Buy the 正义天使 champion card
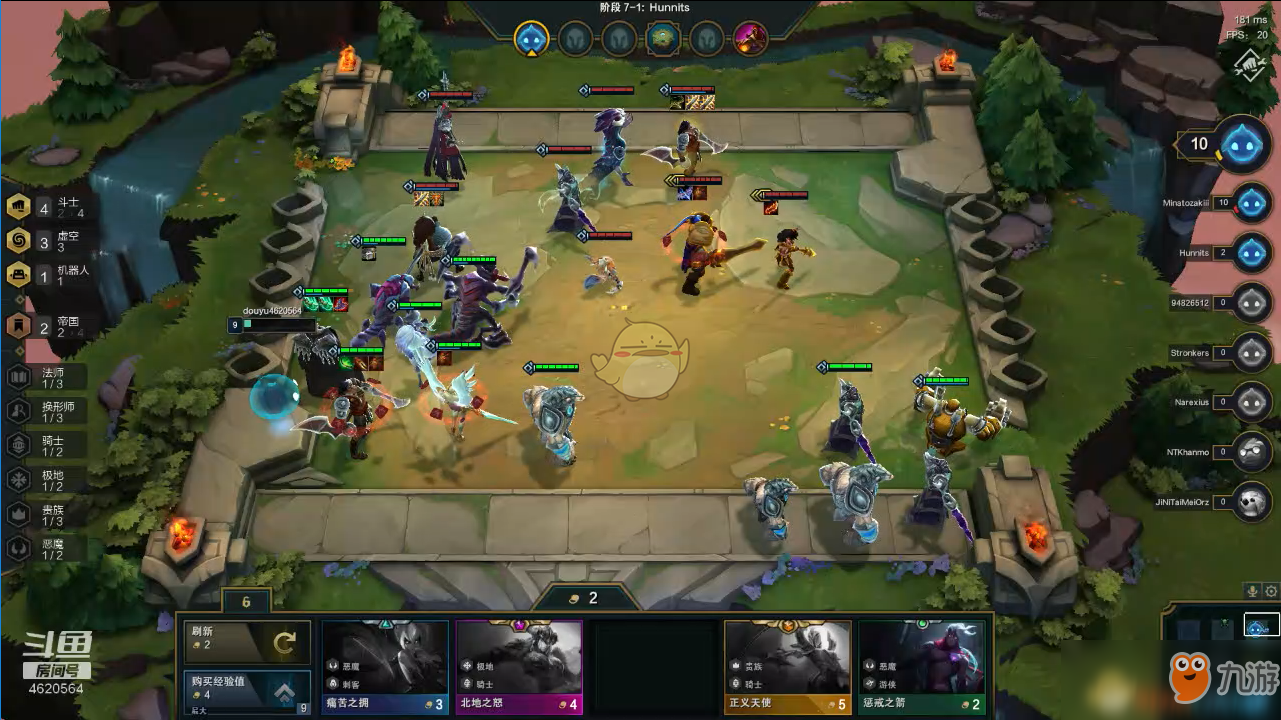 [x=788, y=667]
